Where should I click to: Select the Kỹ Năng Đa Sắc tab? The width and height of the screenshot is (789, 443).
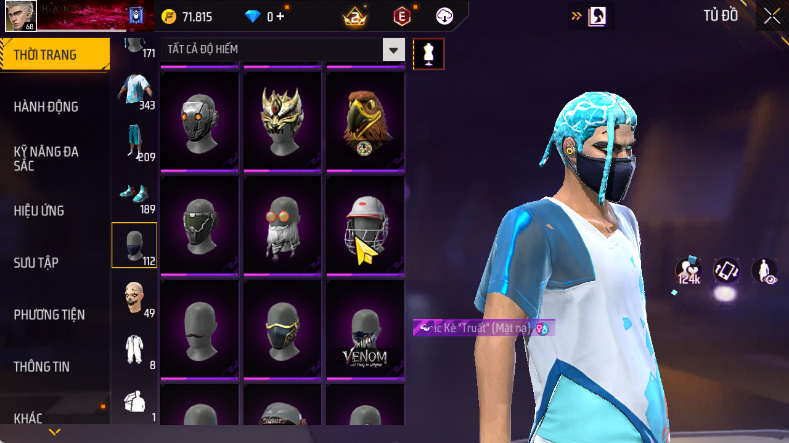[x=48, y=158]
